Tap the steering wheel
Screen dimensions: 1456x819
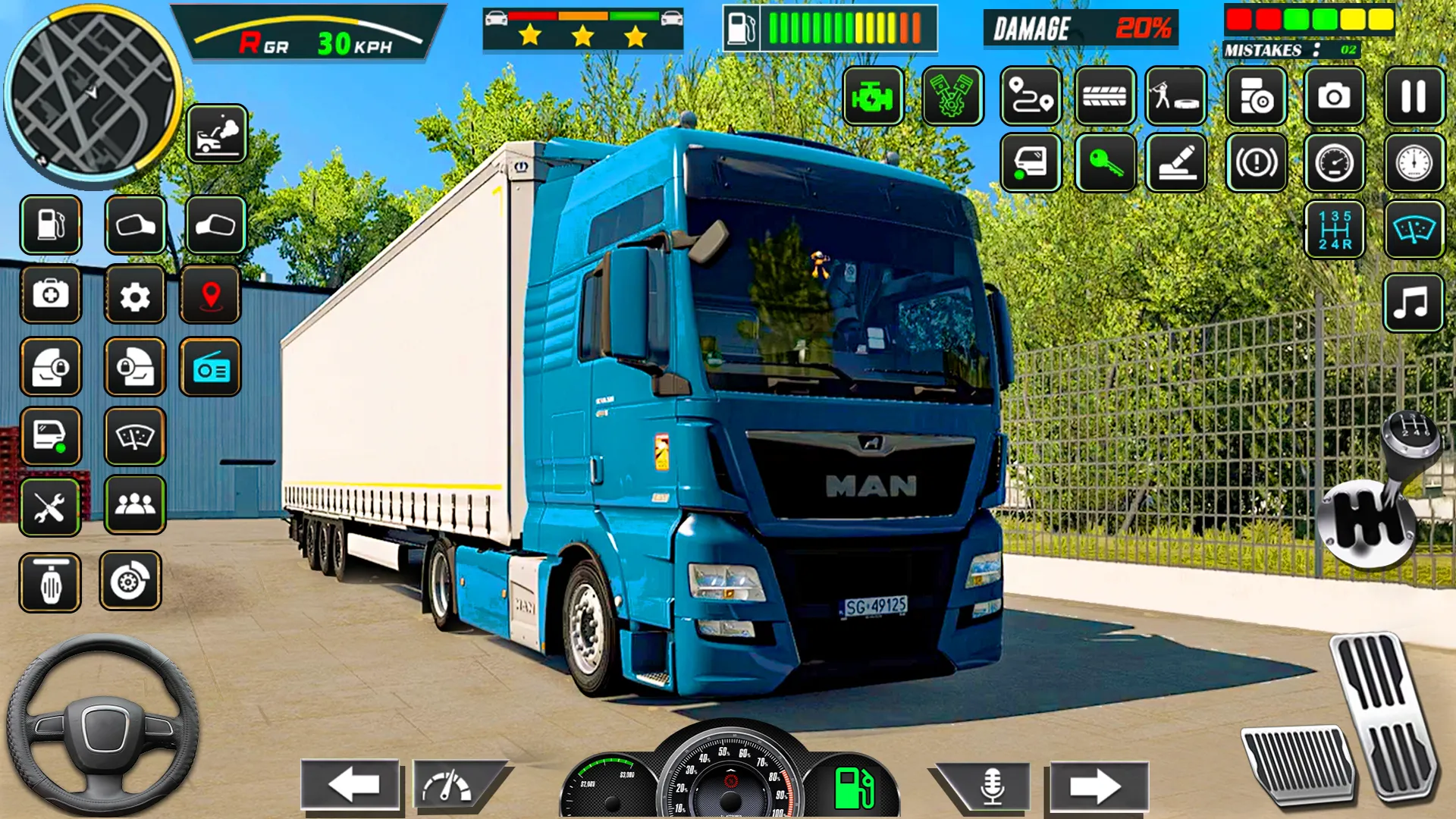point(106,728)
